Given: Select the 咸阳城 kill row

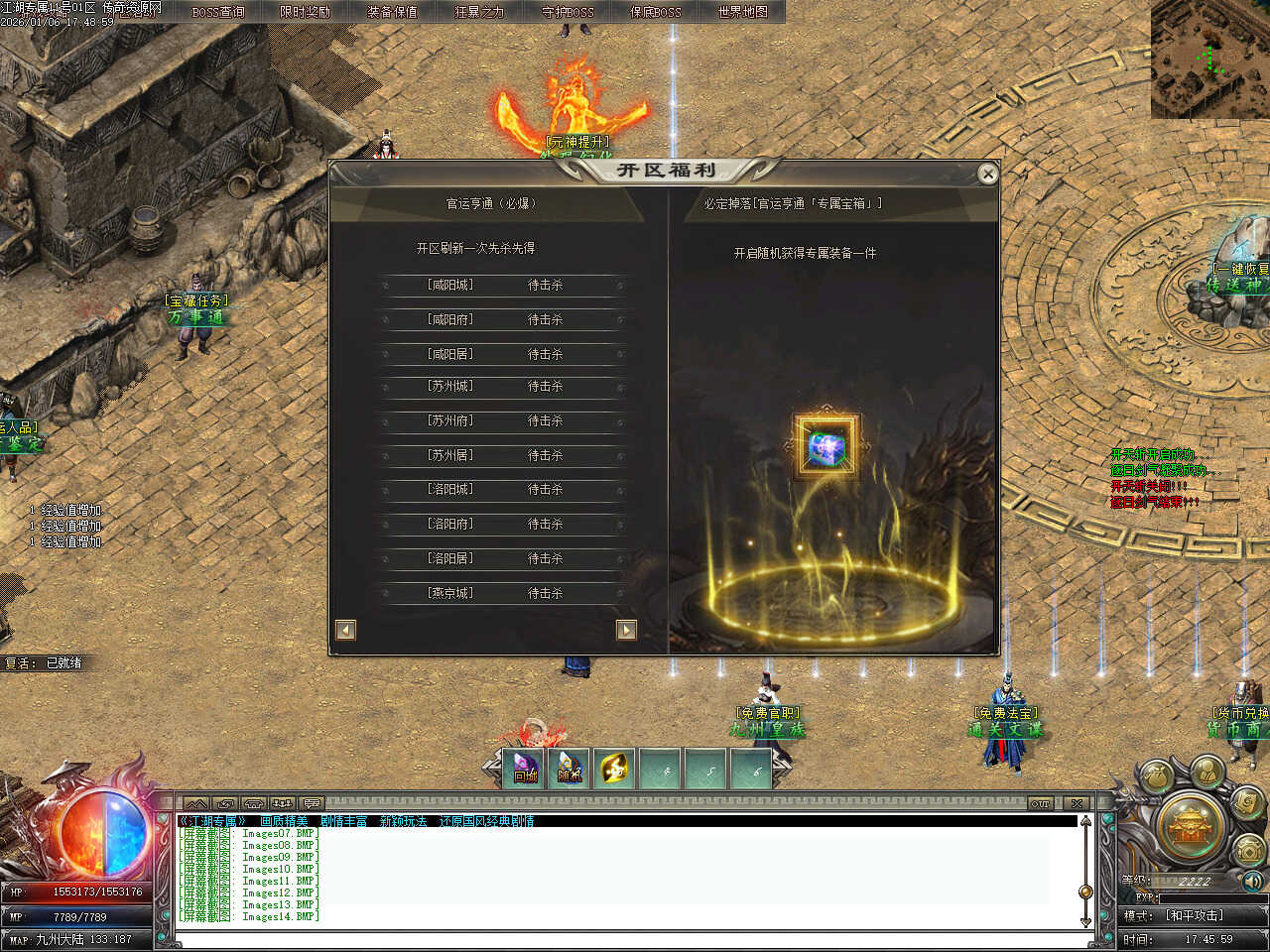Looking at the screenshot, I should [501, 286].
